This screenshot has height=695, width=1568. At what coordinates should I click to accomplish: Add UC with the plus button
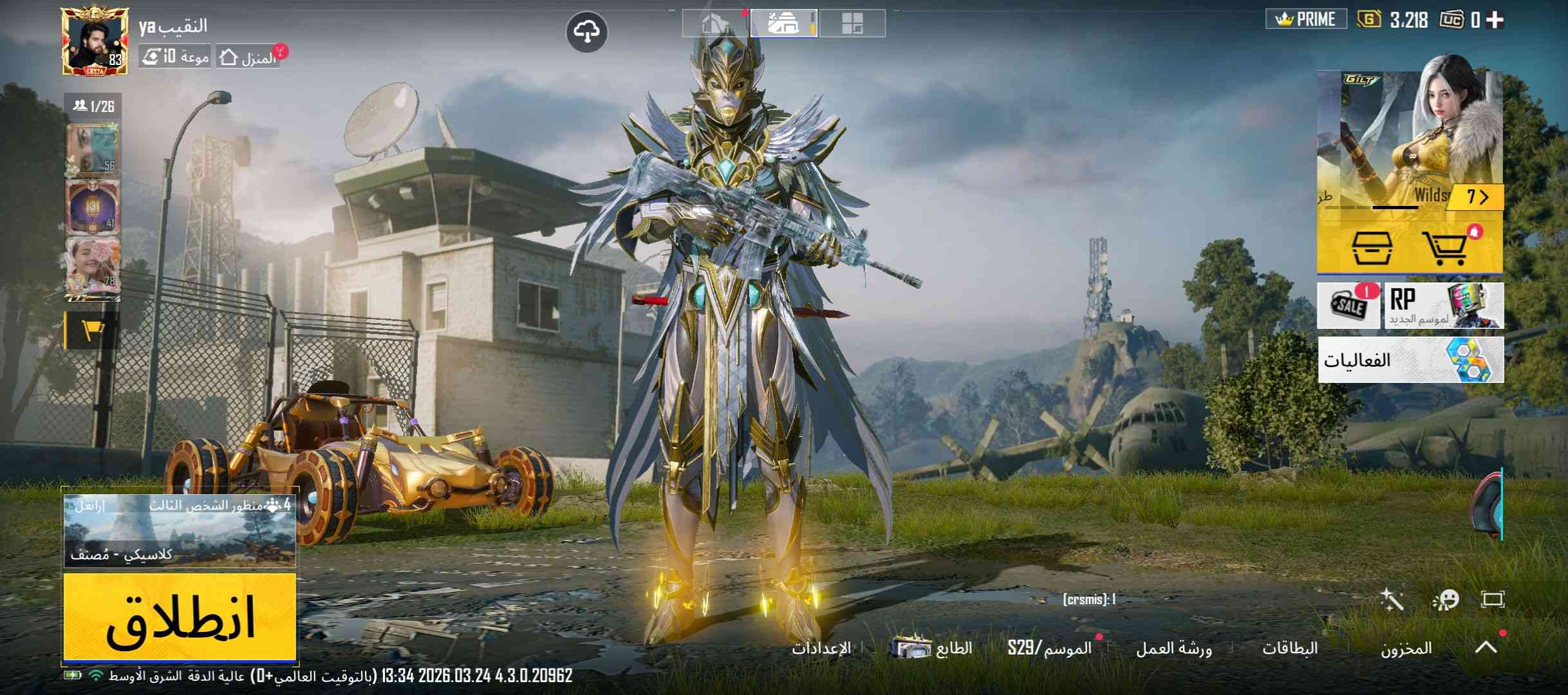(1495, 20)
